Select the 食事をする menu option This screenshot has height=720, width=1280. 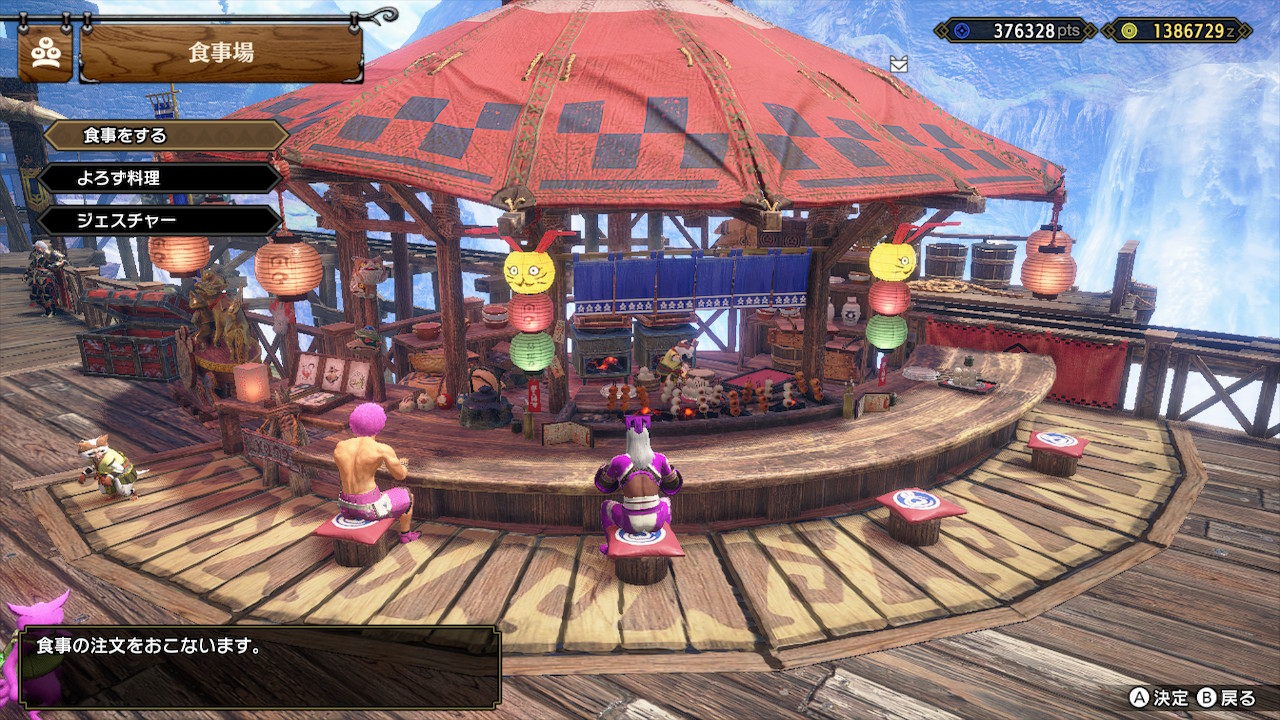coord(165,135)
